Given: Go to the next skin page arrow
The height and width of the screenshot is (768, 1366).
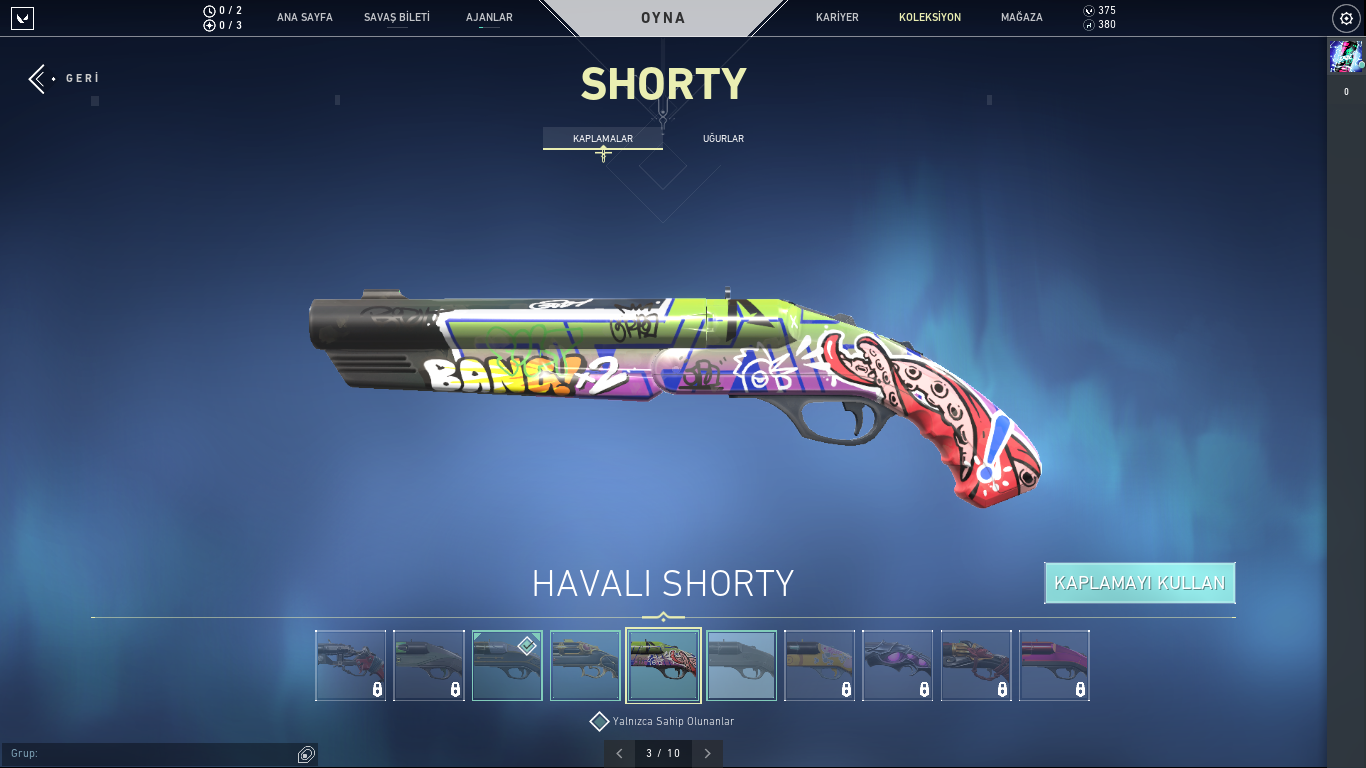Looking at the screenshot, I should (x=707, y=753).
